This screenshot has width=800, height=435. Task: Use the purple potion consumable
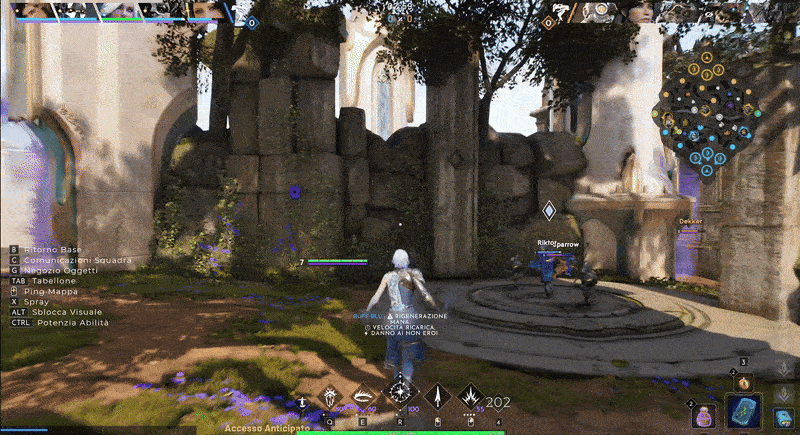tap(703, 416)
